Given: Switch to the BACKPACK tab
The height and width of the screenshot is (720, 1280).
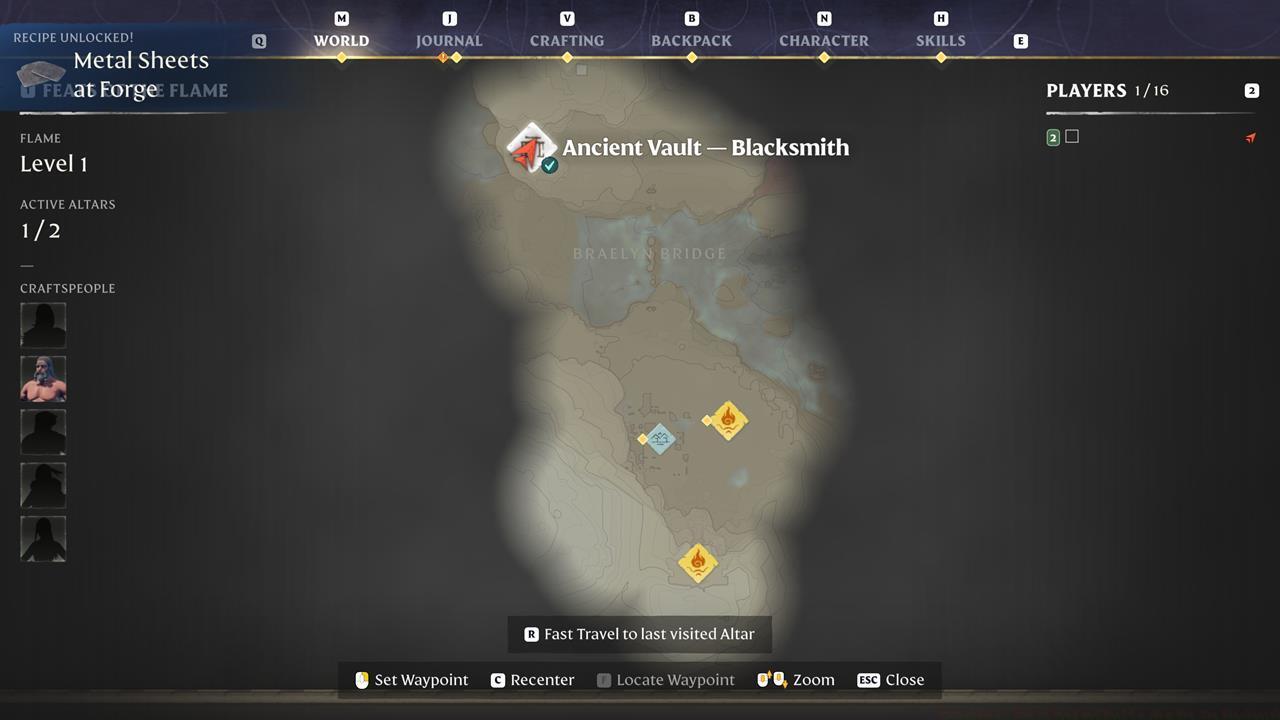Looking at the screenshot, I should [691, 40].
